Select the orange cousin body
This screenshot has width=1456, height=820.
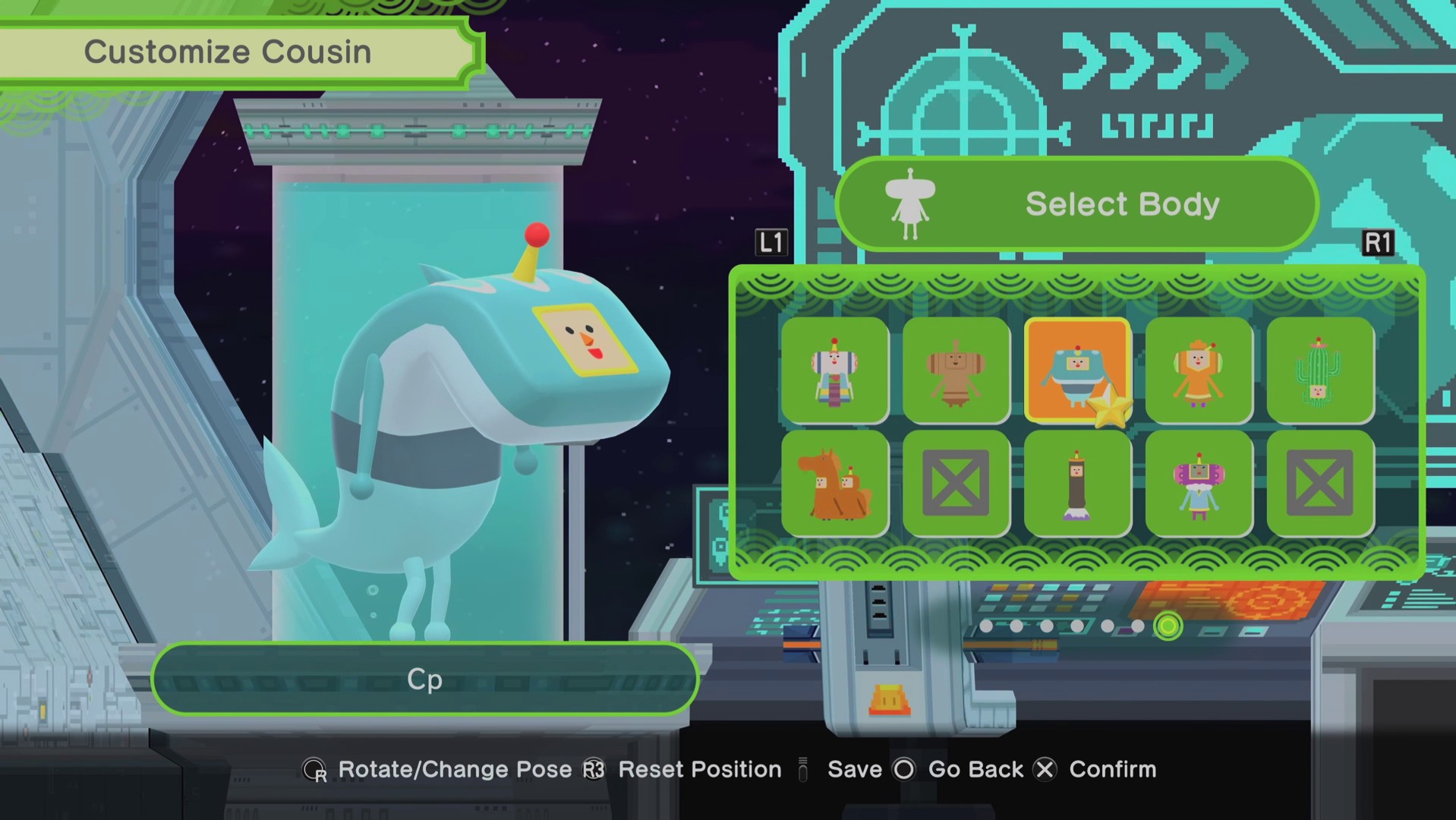[x=1199, y=371]
